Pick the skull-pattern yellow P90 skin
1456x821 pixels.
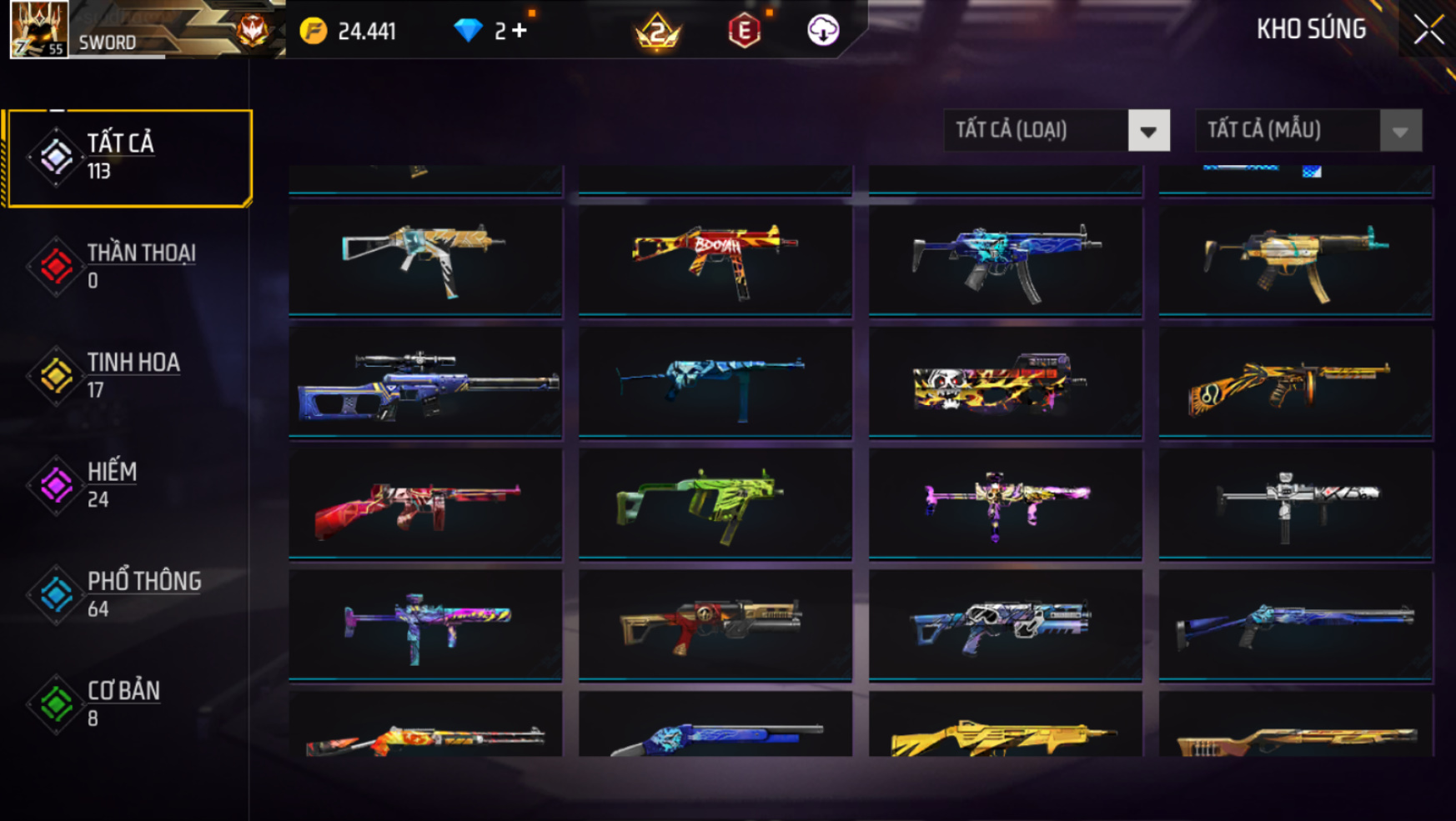[x=1005, y=383]
